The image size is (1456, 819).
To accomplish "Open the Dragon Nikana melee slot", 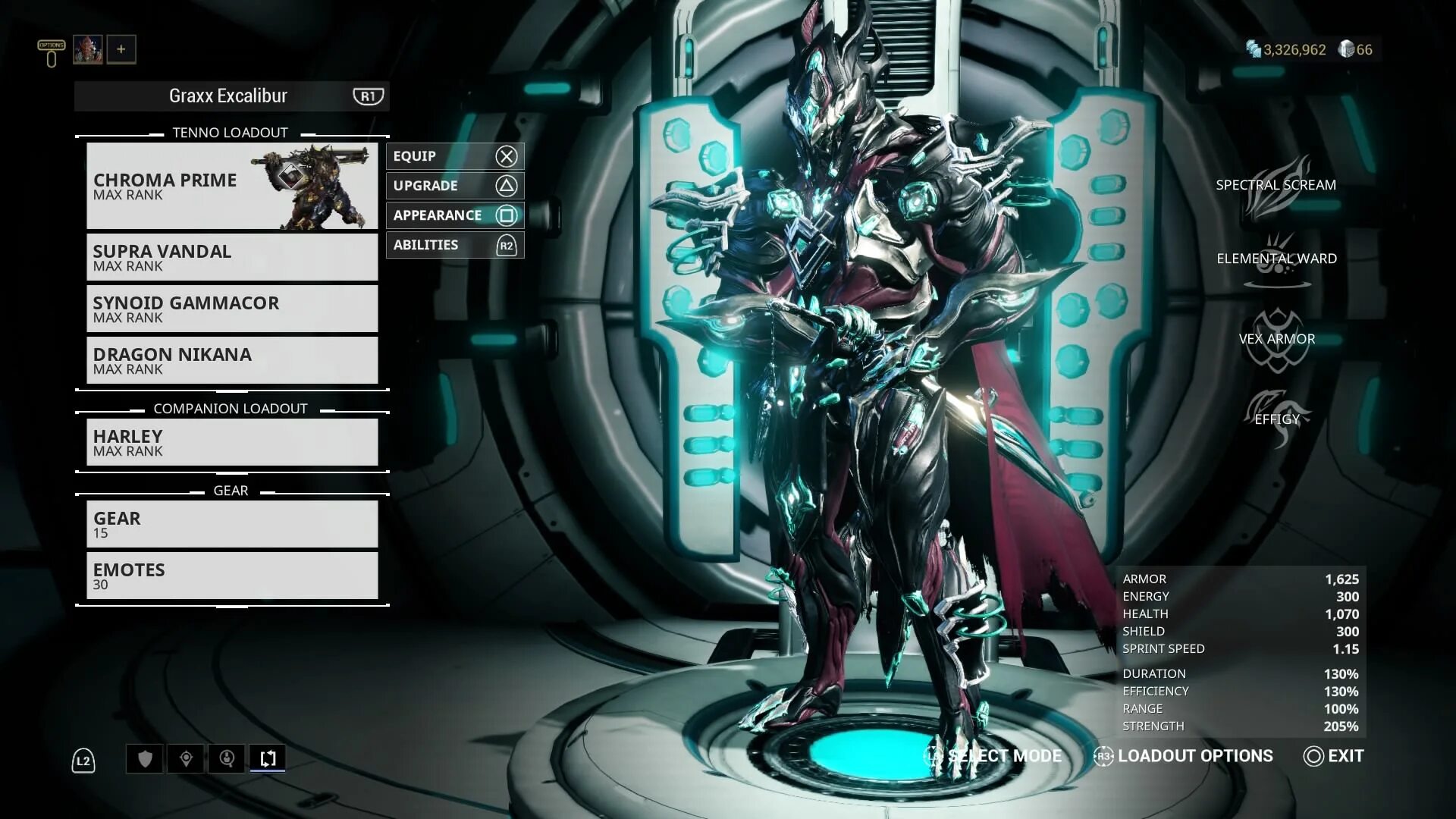I will tap(231, 360).
